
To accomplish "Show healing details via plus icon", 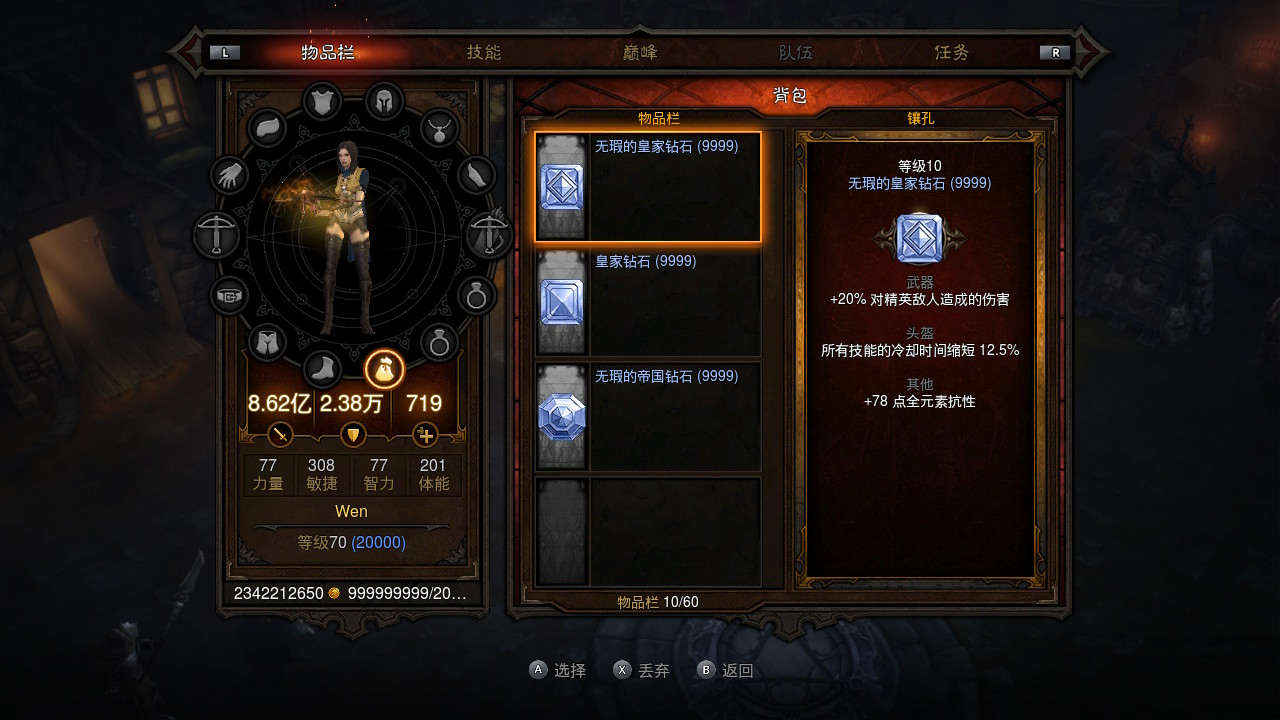I will point(425,435).
